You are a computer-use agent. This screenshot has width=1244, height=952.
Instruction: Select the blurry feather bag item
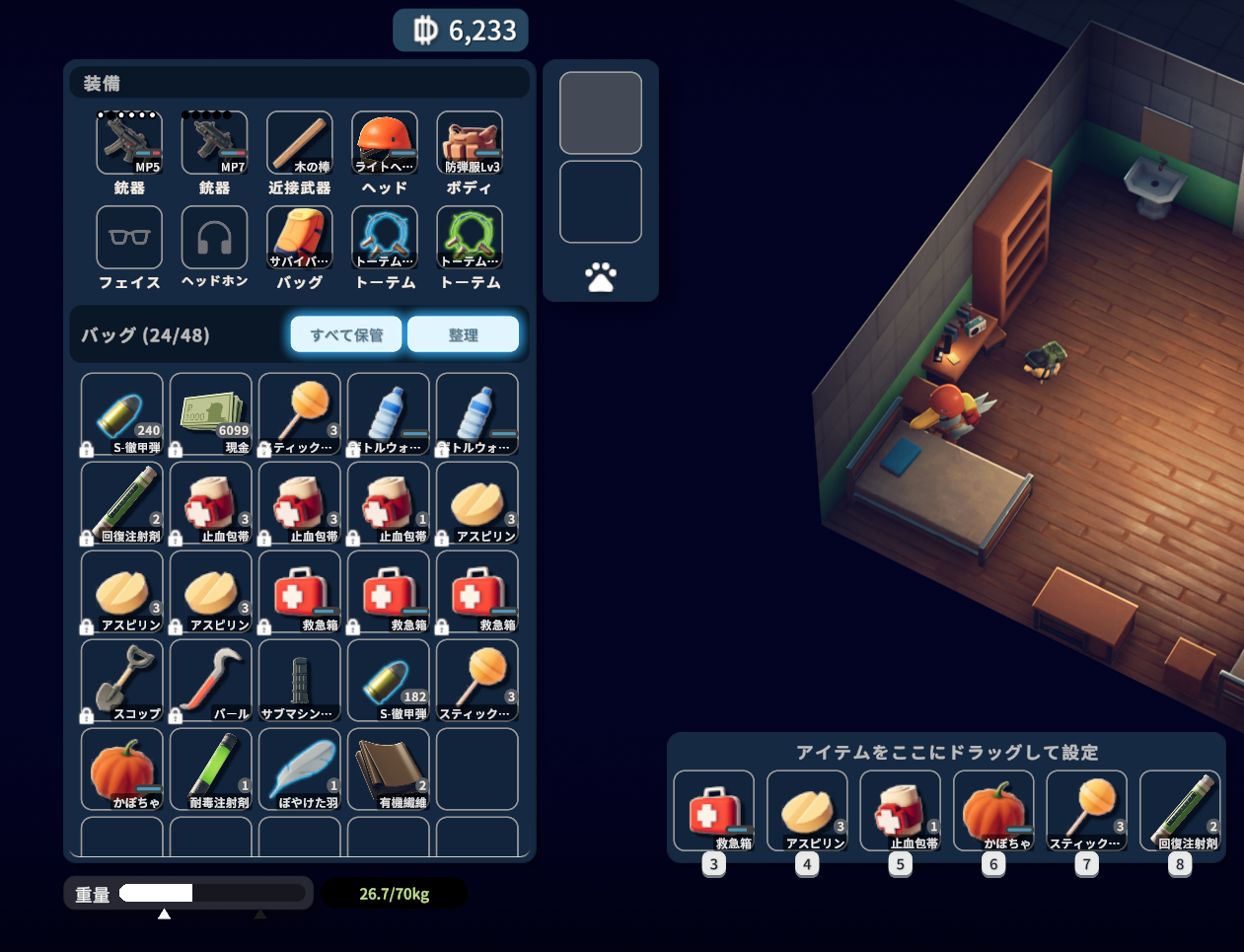300,769
